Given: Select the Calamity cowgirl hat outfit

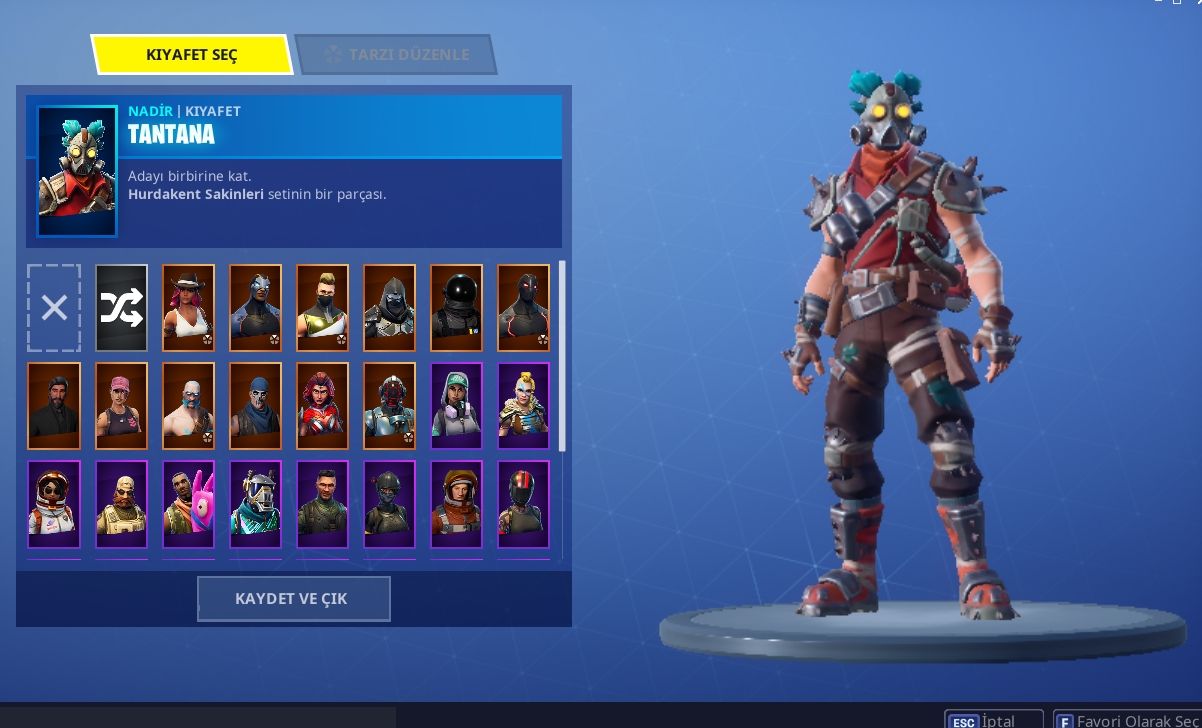Looking at the screenshot, I should [x=188, y=308].
